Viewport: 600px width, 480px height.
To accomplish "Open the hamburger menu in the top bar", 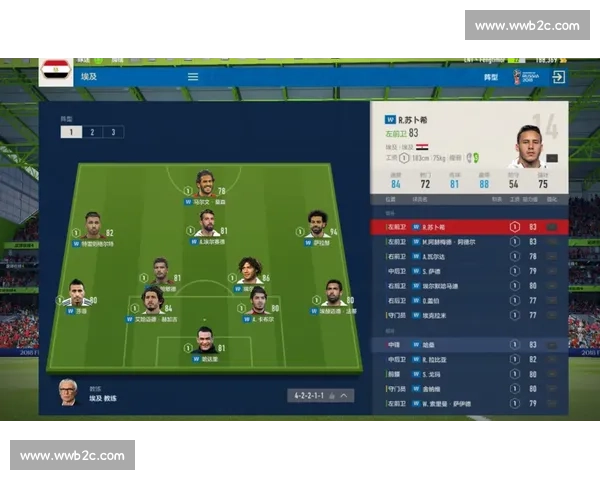I will pos(193,77).
